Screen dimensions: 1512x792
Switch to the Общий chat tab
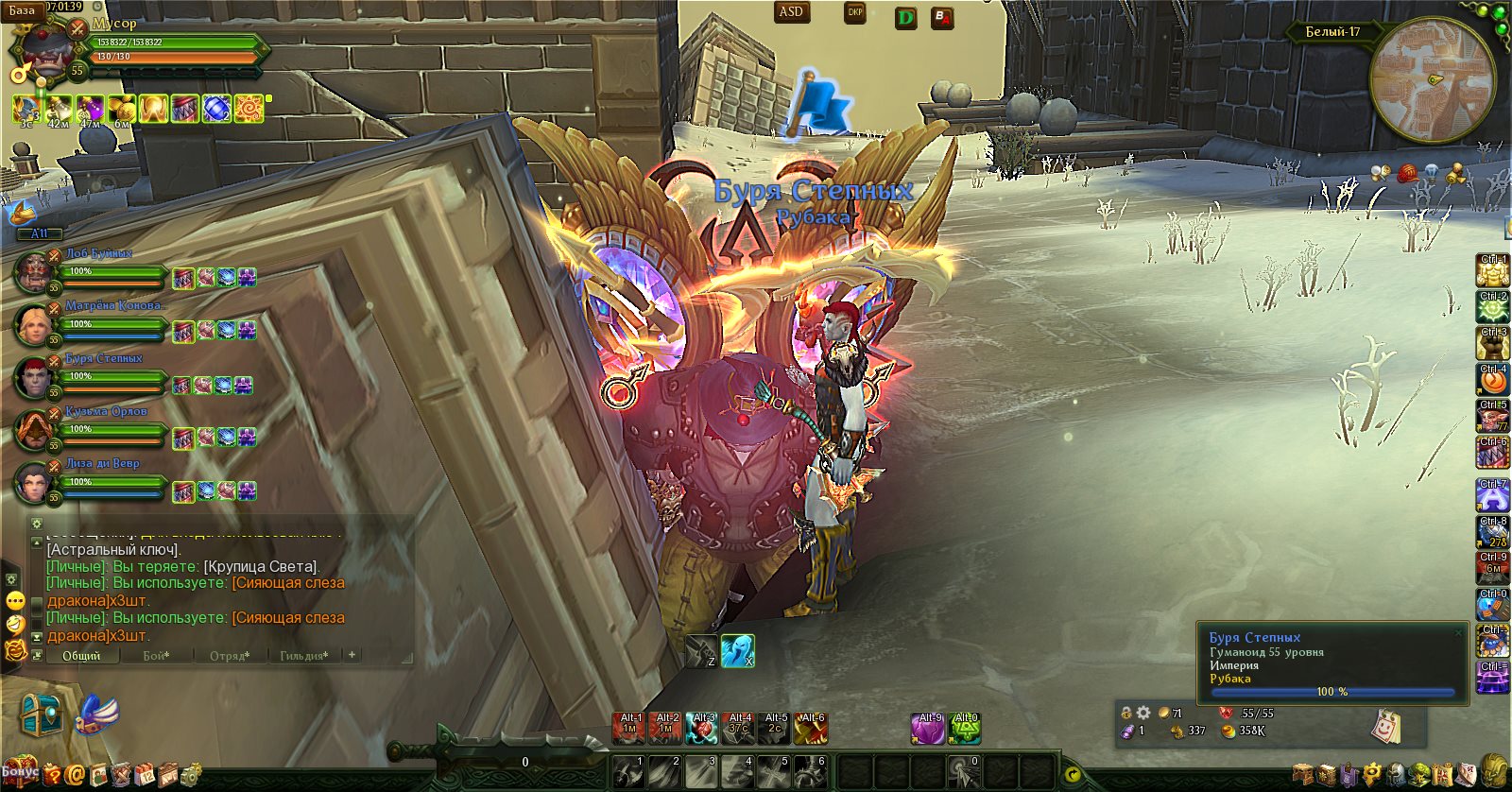point(81,655)
